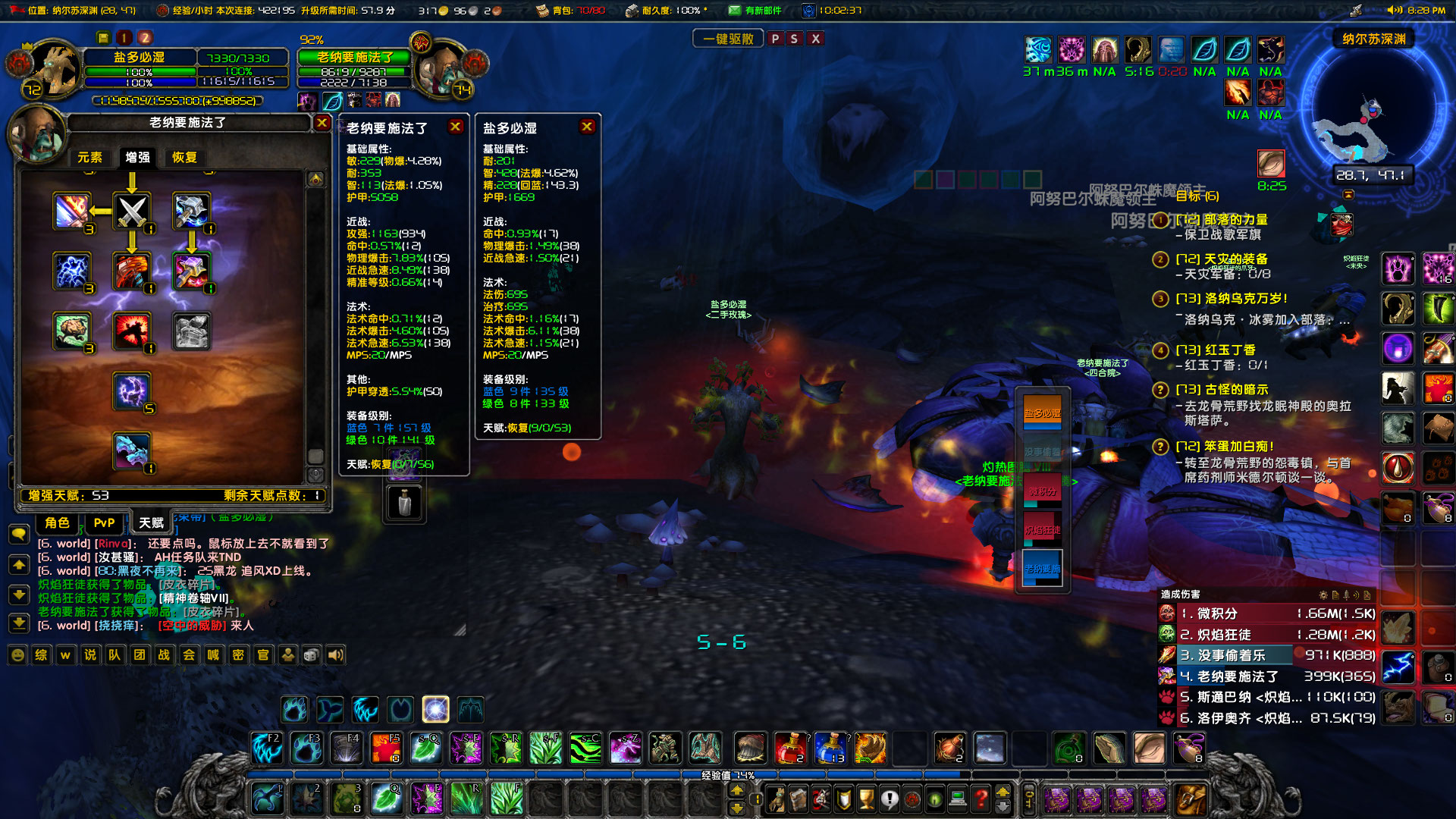Open the emote menu smiley icon in chat bar
The height and width of the screenshot is (819, 1456).
[16, 655]
